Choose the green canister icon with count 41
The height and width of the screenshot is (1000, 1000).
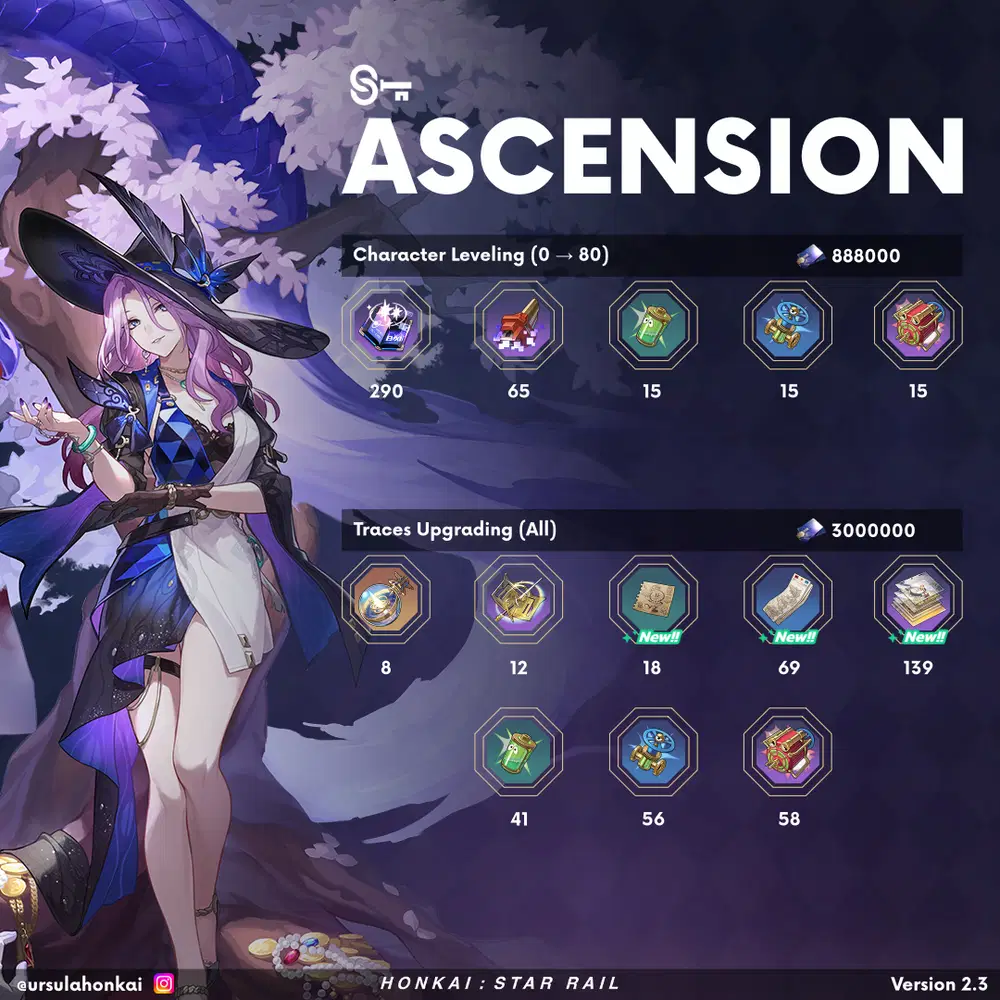pyautogui.click(x=518, y=753)
